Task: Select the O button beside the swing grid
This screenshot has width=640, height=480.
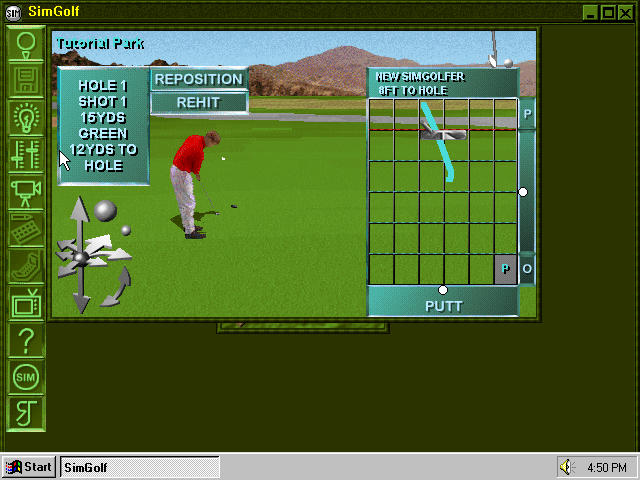Action: pos(527,269)
